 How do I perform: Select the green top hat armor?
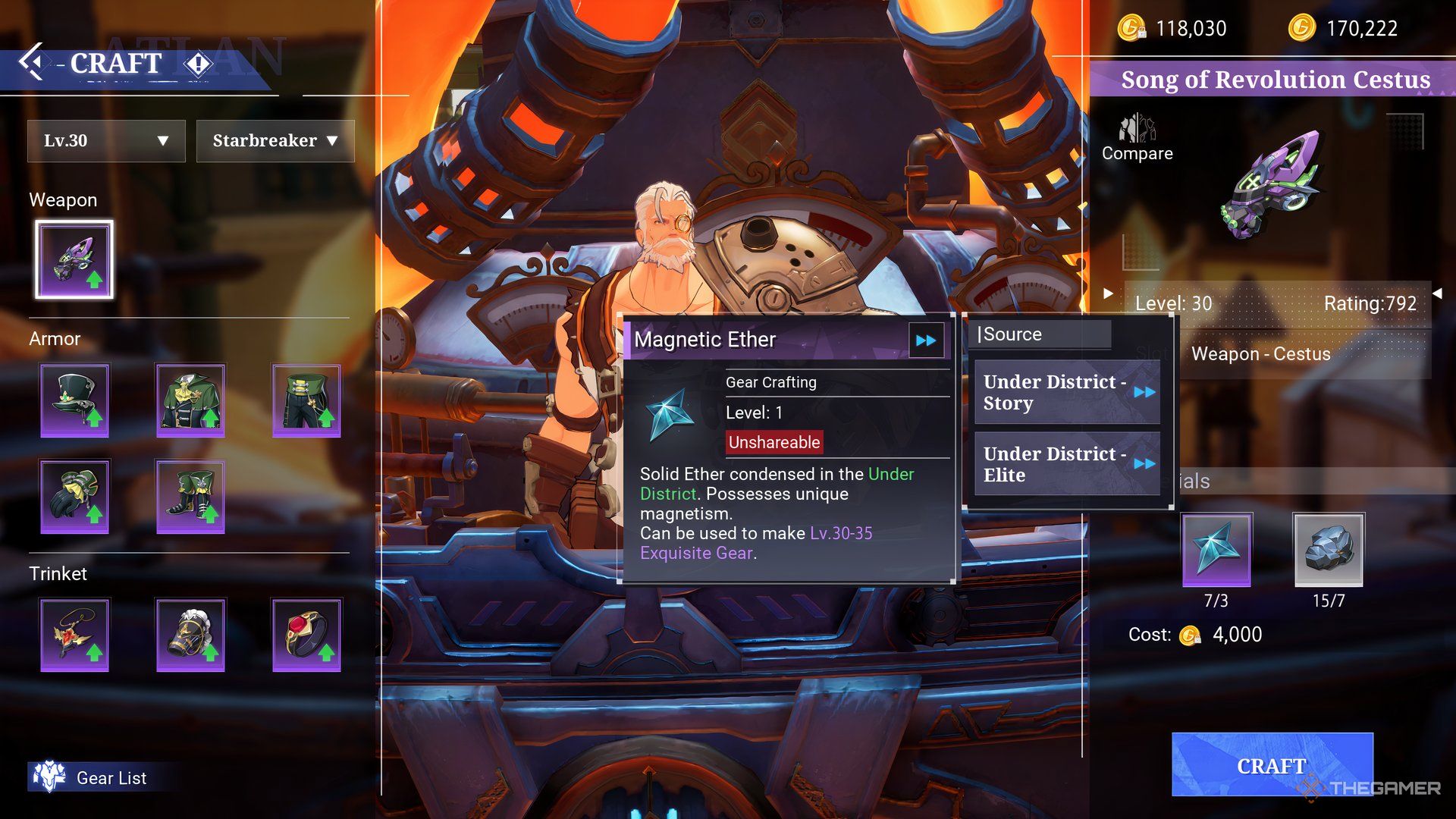[x=74, y=400]
